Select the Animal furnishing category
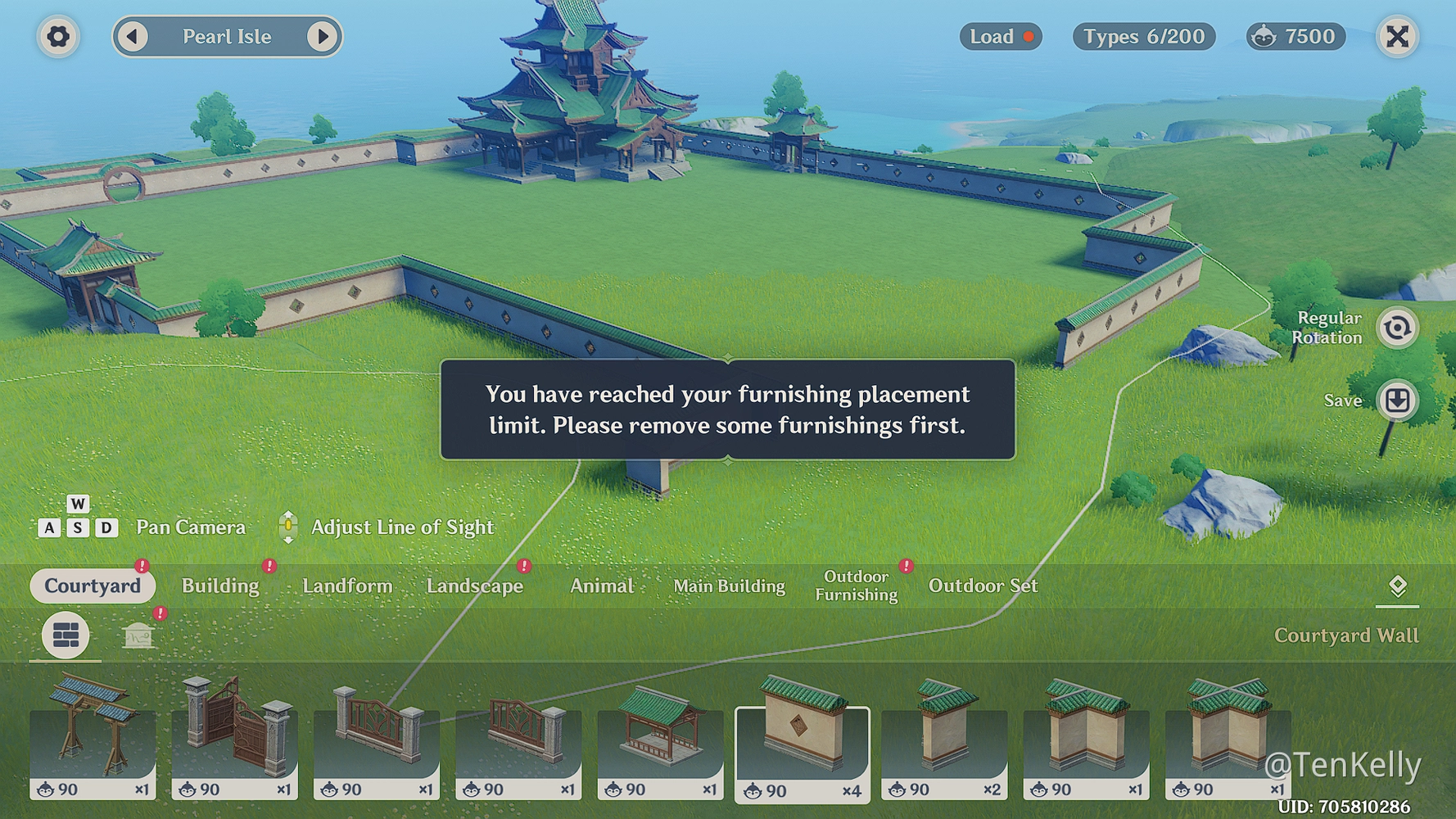Screen dimensions: 1456x819 pos(602,586)
